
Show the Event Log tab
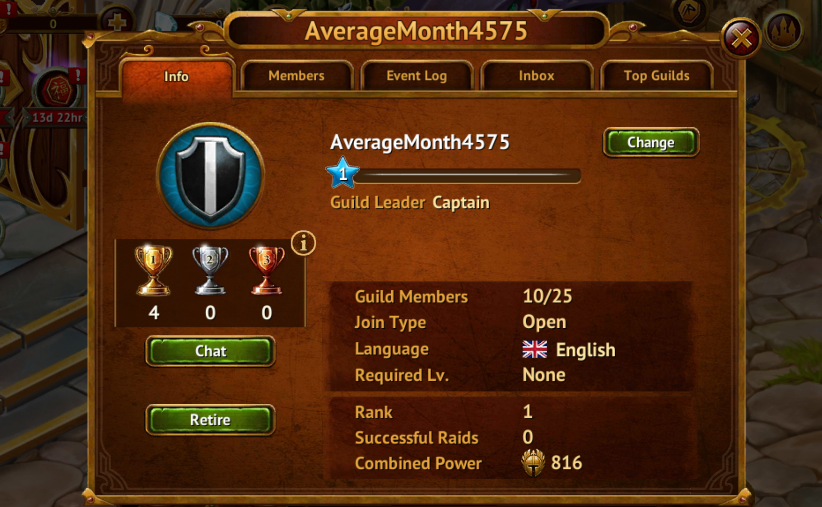(416, 76)
